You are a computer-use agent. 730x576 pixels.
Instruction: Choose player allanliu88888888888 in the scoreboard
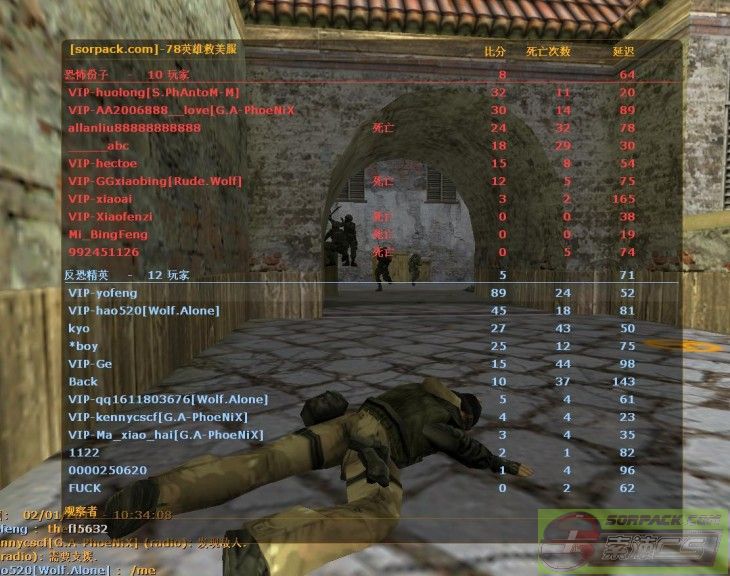pos(134,128)
